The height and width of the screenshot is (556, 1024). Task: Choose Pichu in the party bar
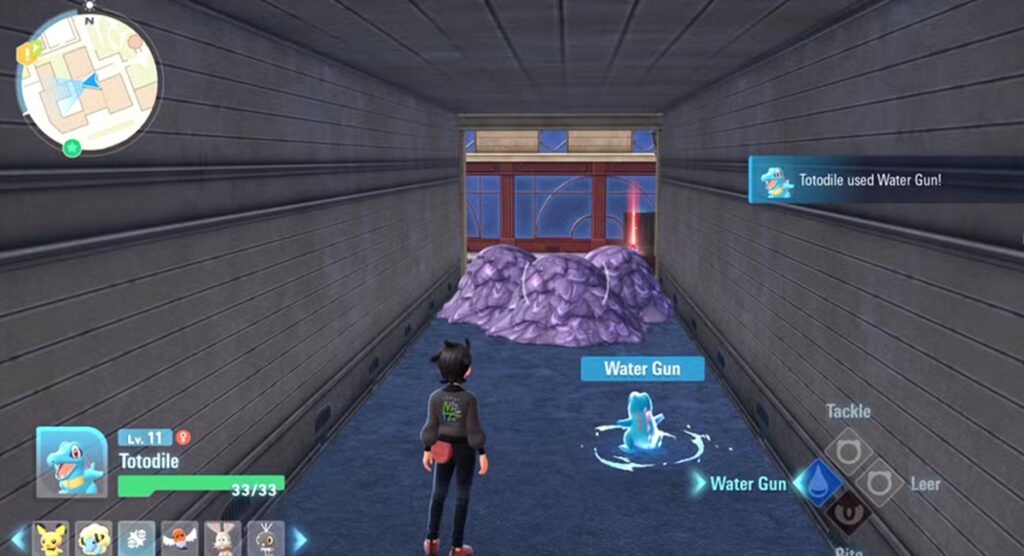pos(50,539)
